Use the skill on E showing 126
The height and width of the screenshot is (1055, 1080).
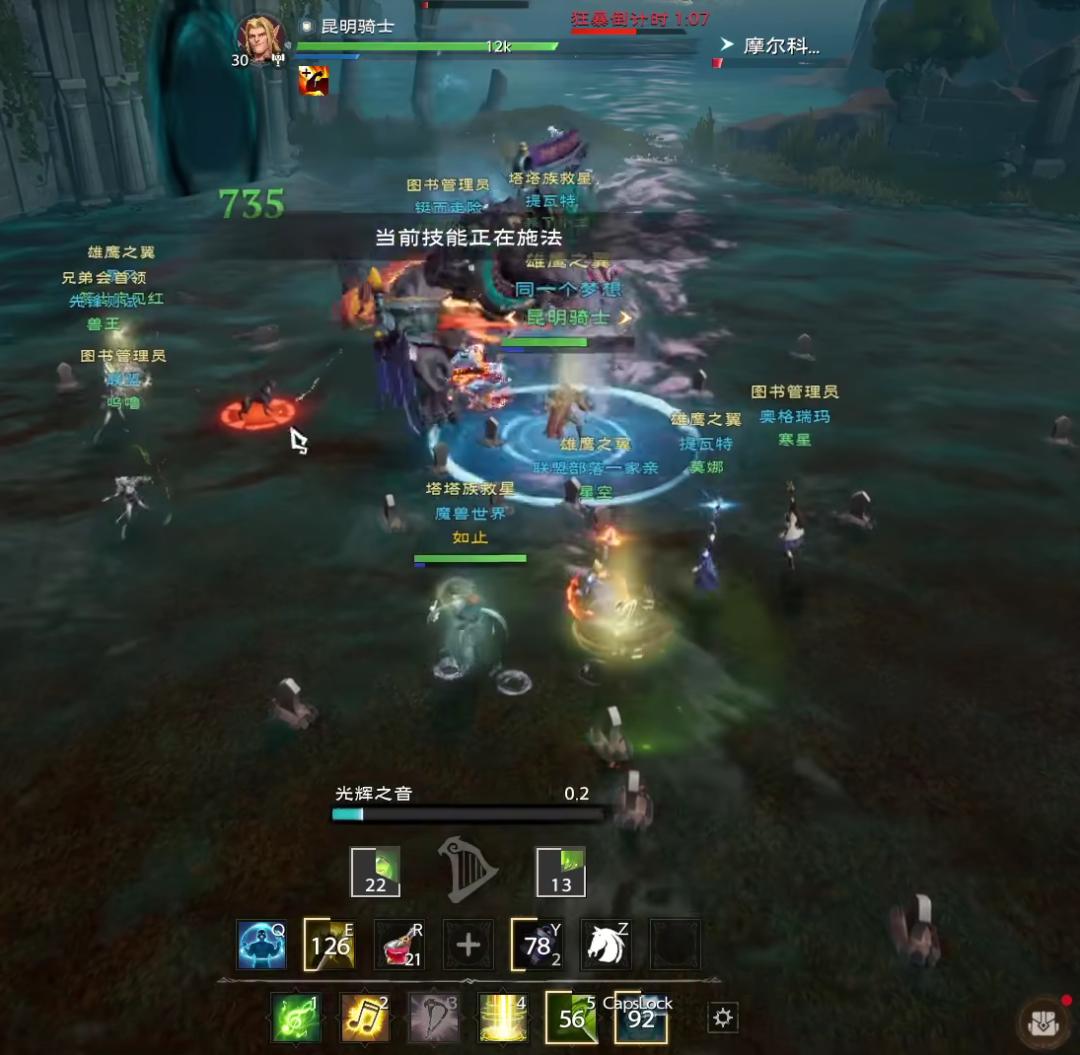330,945
